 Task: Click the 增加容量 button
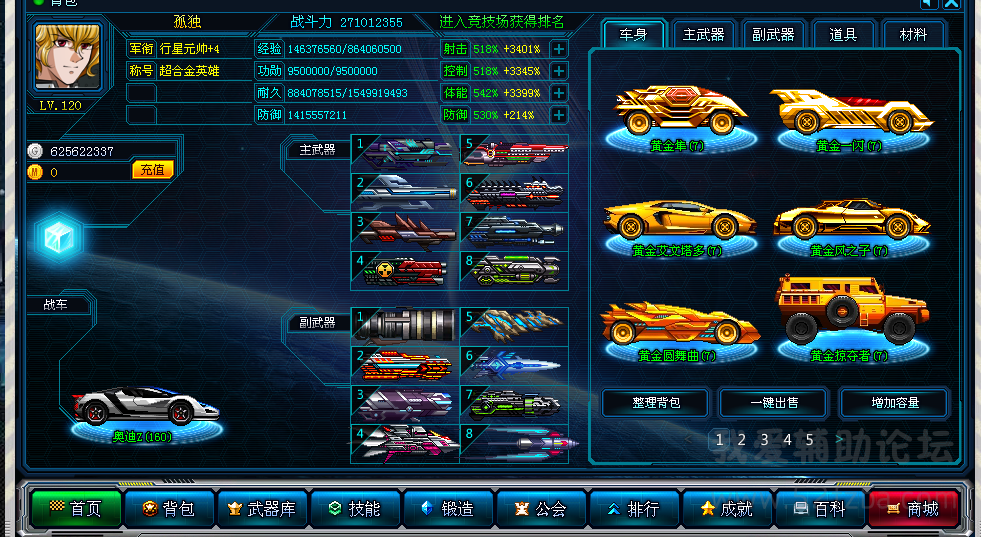pyautogui.click(x=893, y=403)
